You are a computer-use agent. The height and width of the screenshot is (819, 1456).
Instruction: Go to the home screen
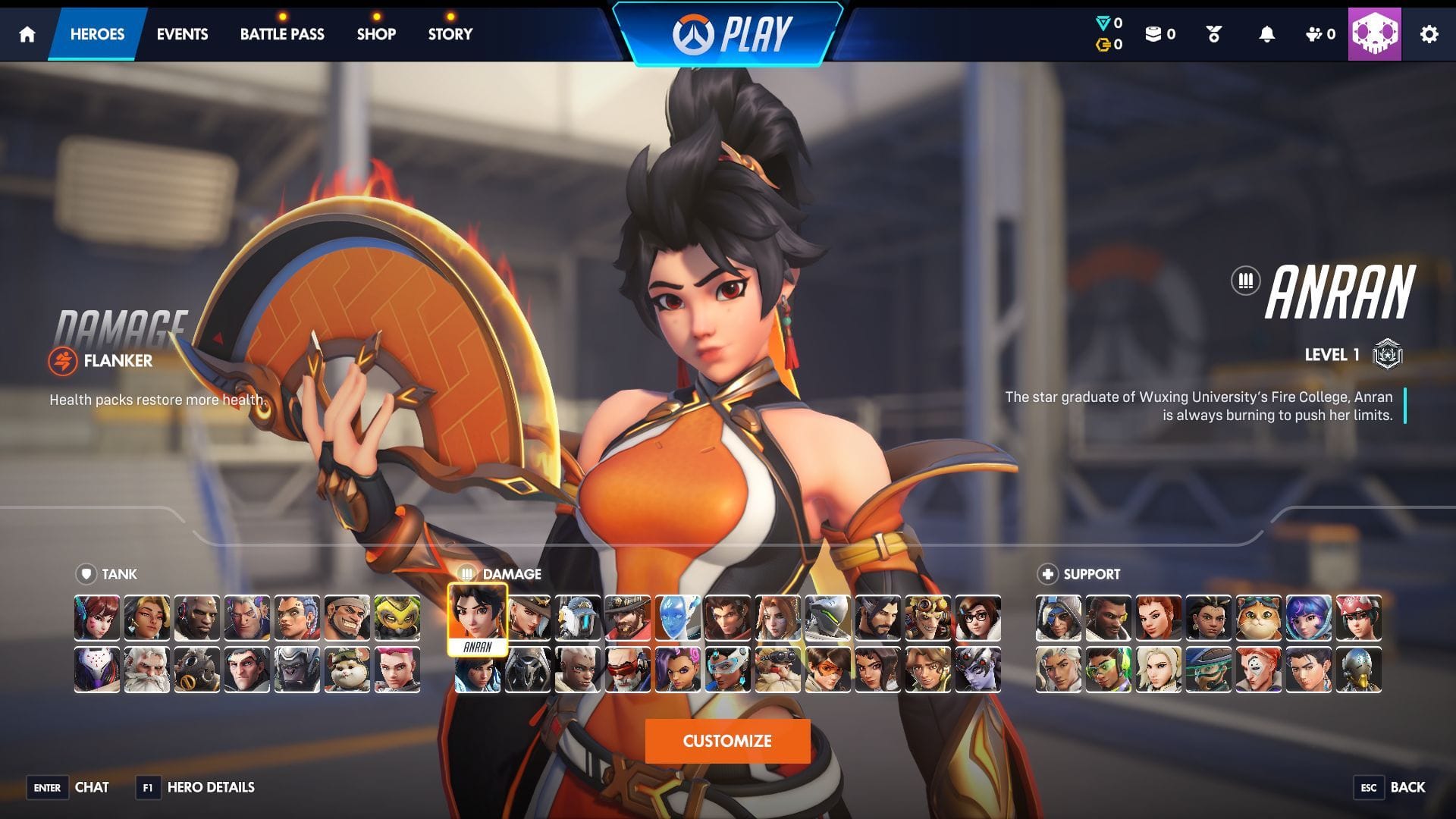(27, 34)
